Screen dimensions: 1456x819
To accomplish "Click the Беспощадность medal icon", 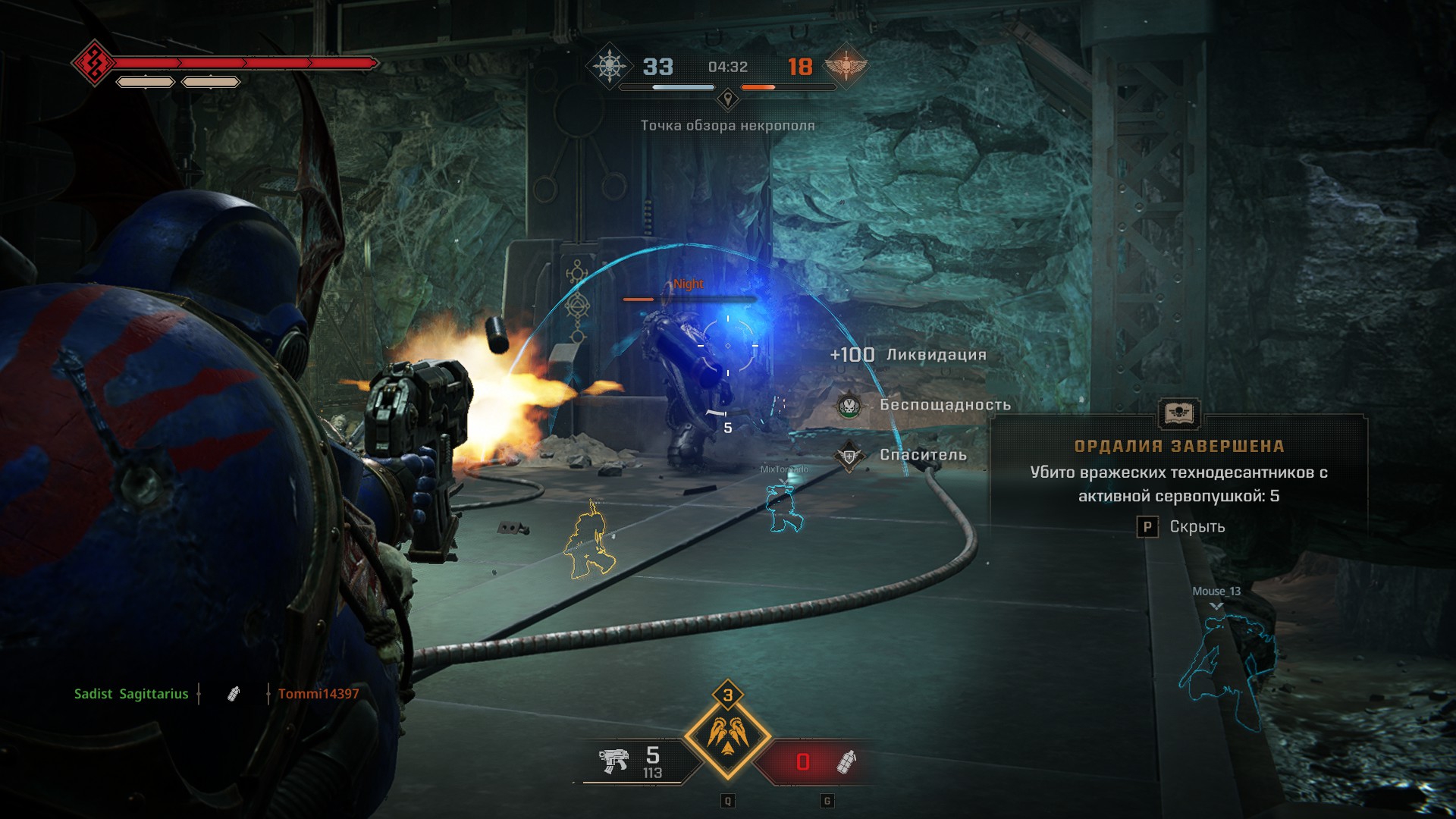I will tap(849, 405).
